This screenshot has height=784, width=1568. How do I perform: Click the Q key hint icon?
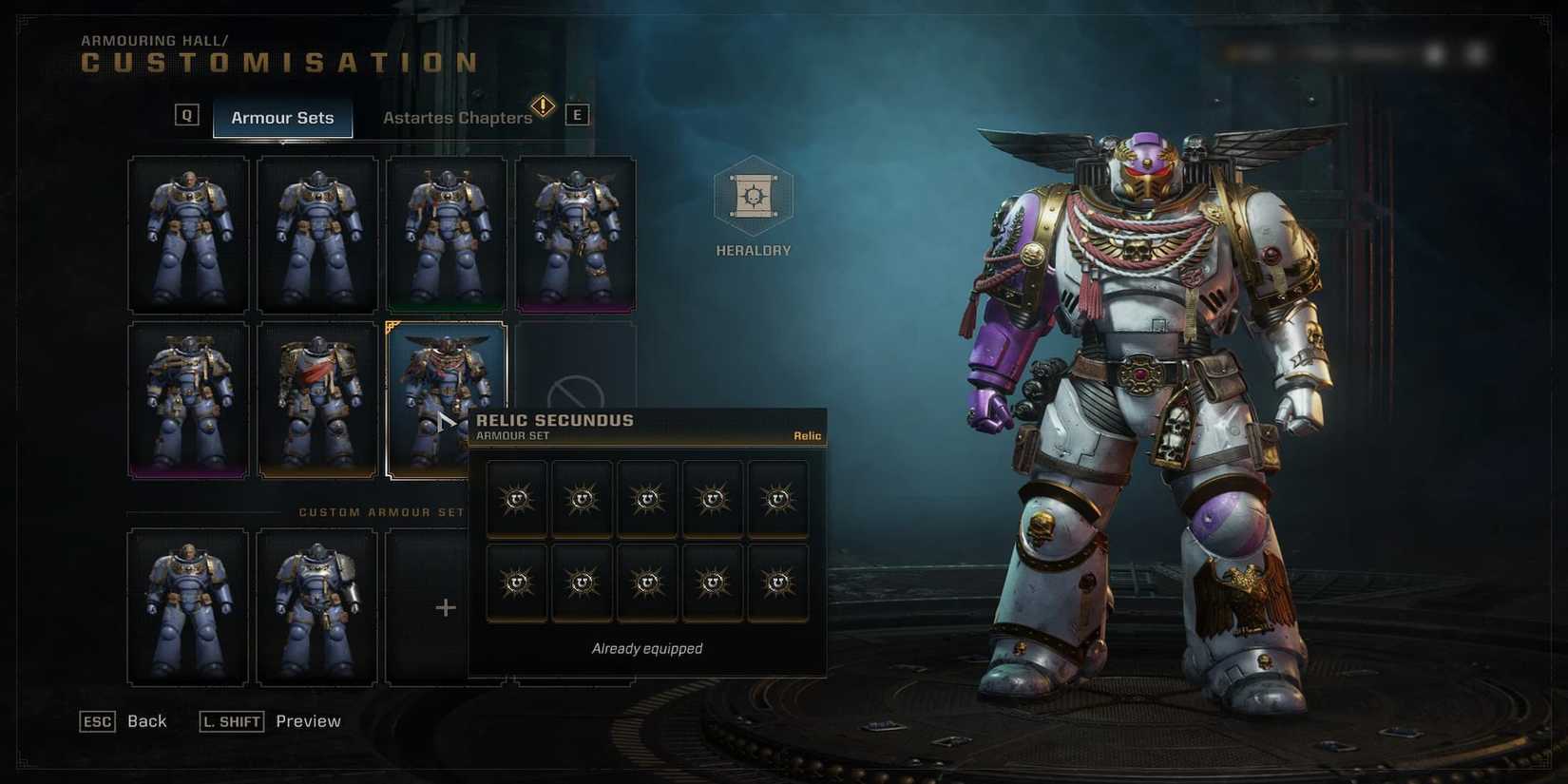tap(186, 115)
